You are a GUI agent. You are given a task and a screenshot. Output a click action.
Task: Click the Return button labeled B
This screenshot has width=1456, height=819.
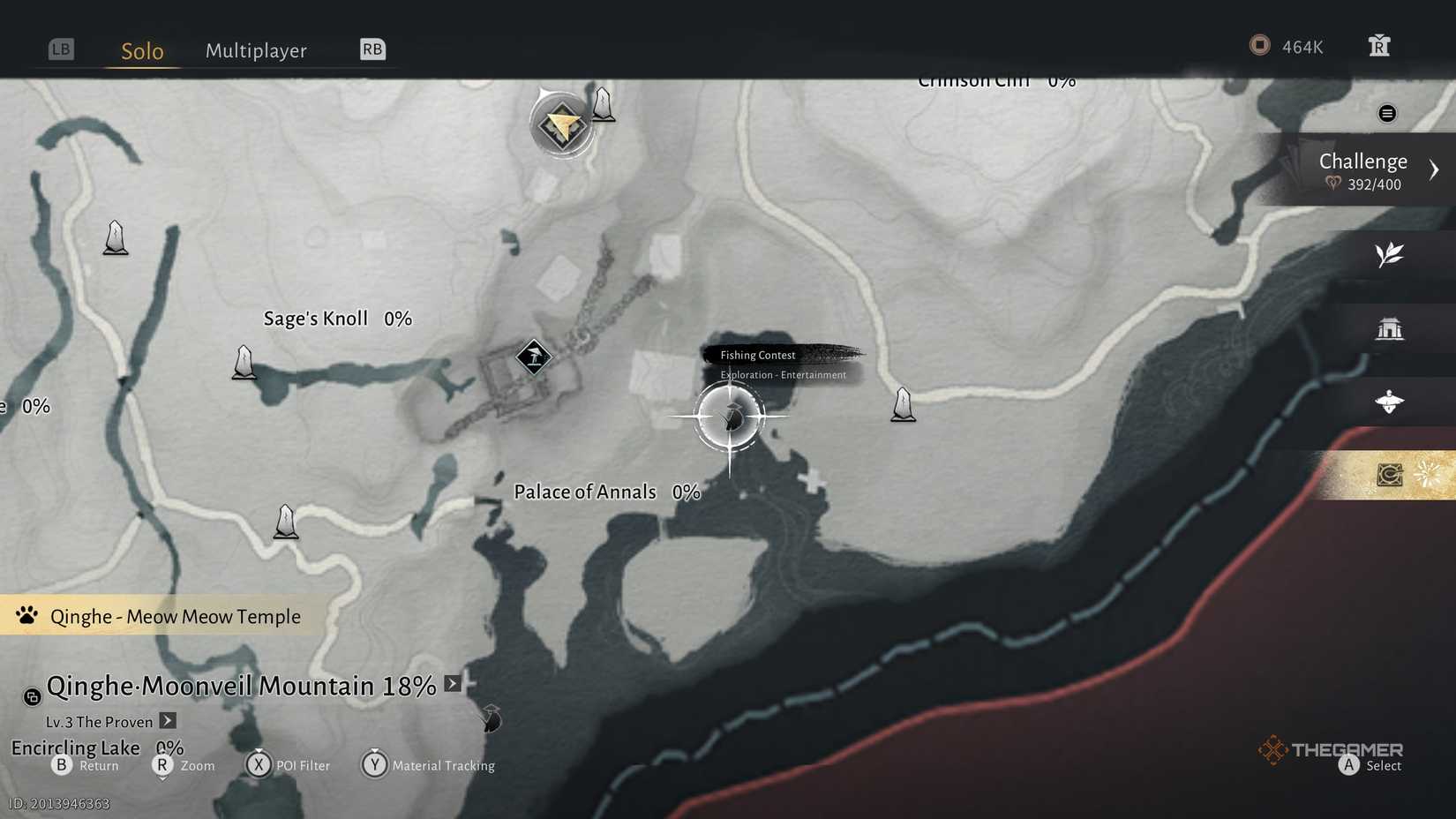click(x=62, y=765)
